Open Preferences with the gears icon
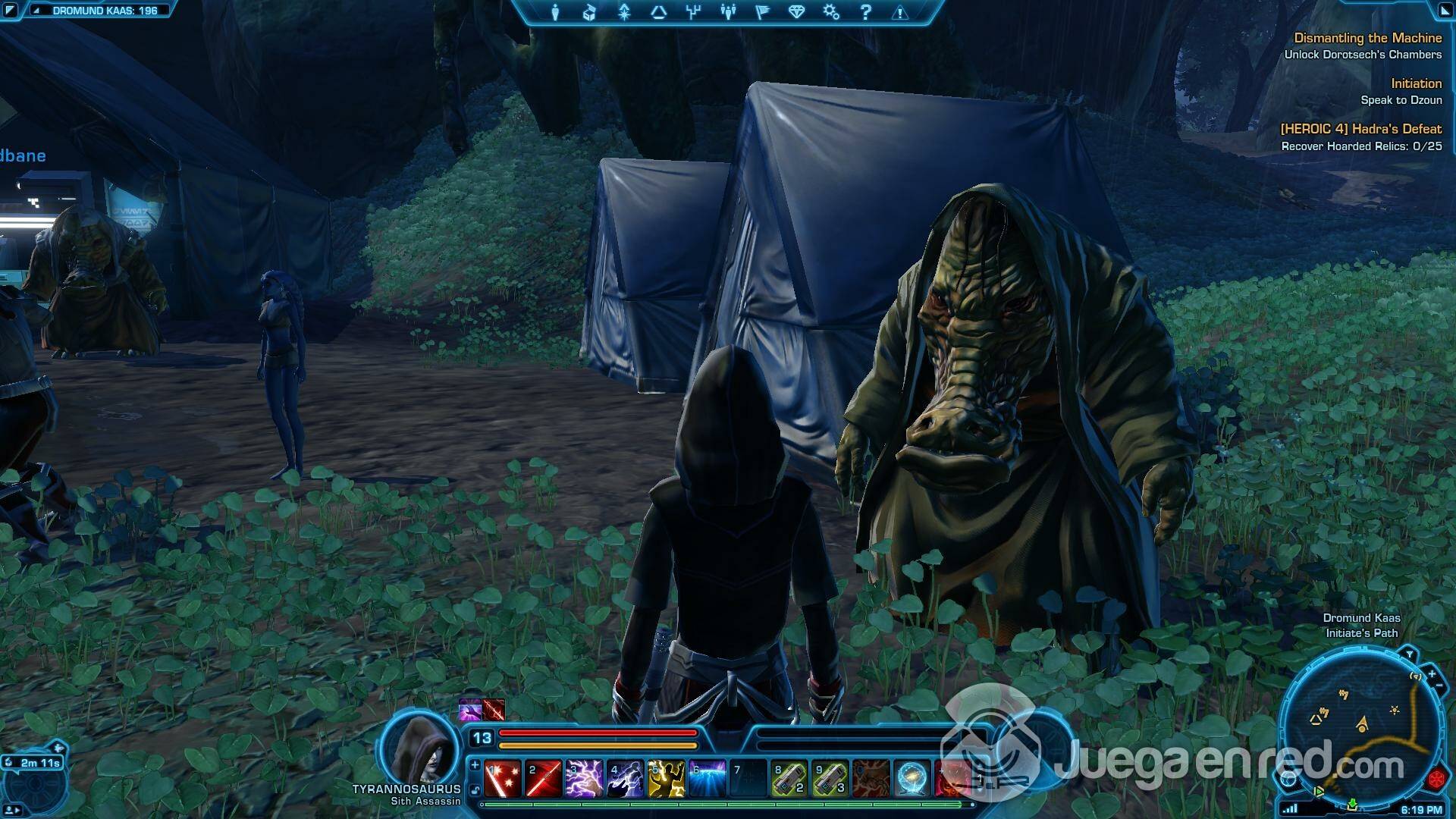Screen dimensions: 1456x819 pos(831,12)
